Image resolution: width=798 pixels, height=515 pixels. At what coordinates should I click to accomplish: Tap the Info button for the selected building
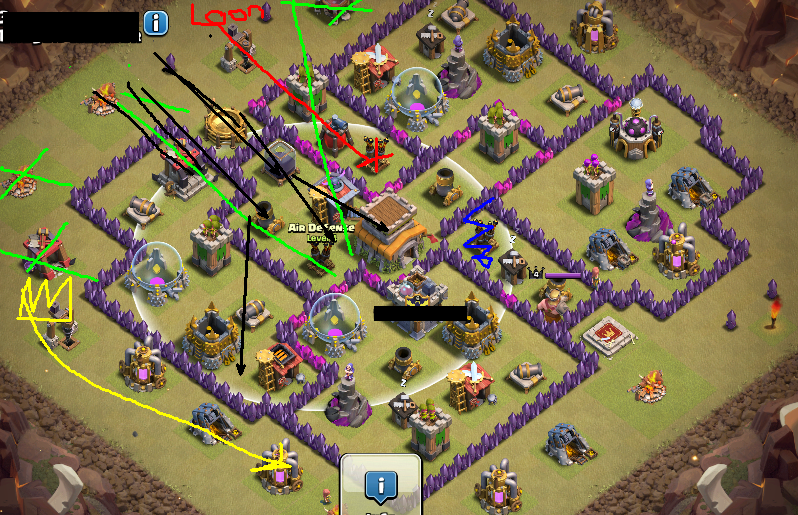click(380, 487)
